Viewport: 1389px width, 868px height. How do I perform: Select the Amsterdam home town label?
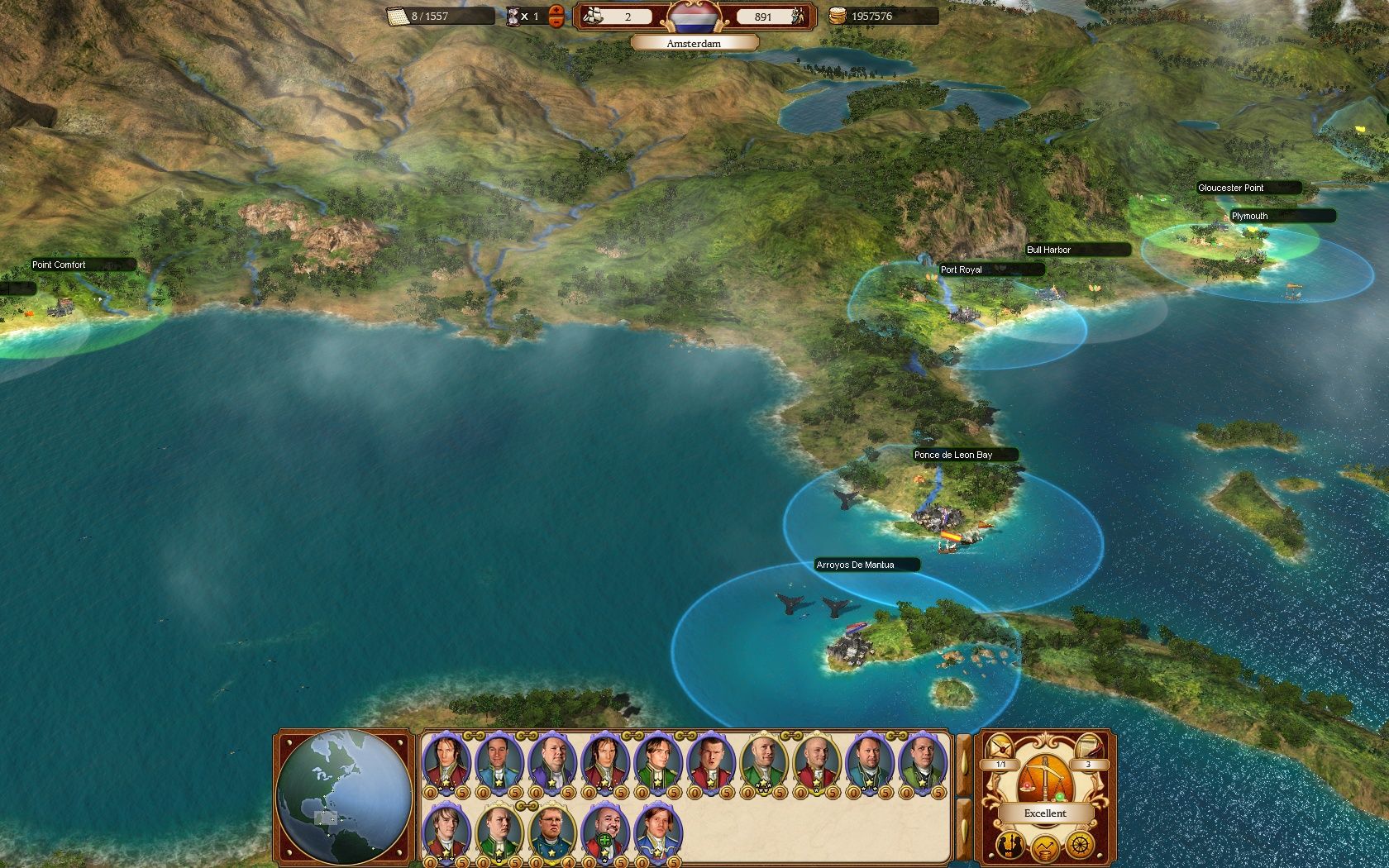(x=694, y=43)
